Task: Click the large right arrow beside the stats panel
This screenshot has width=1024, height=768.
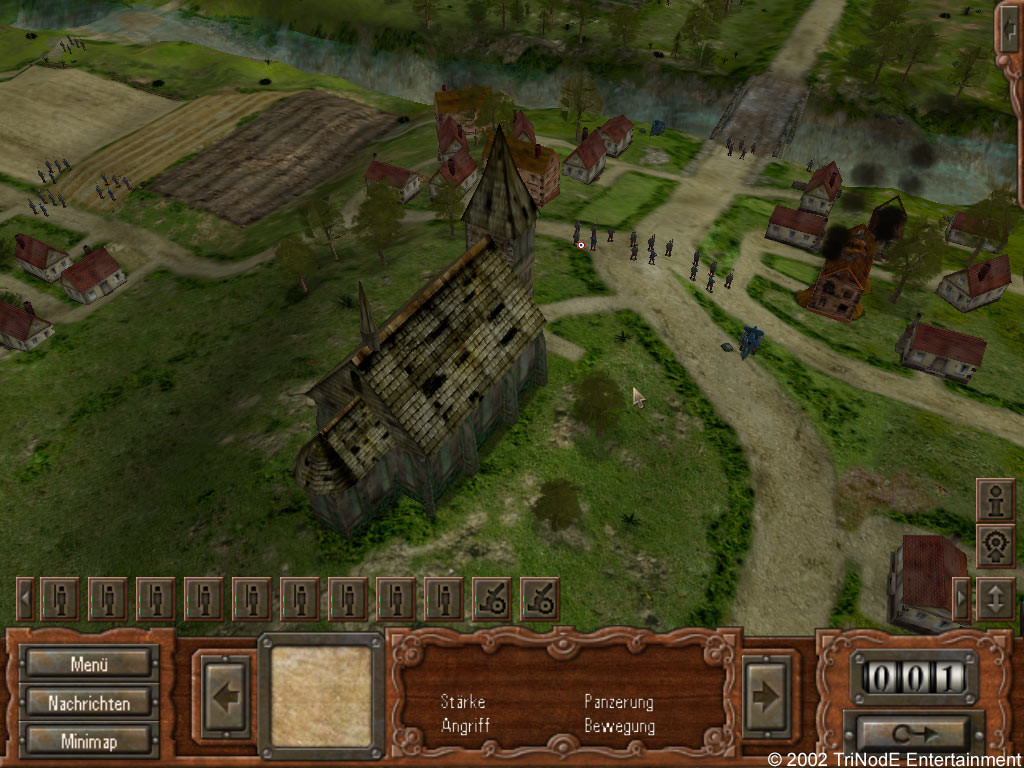Action: (x=767, y=696)
